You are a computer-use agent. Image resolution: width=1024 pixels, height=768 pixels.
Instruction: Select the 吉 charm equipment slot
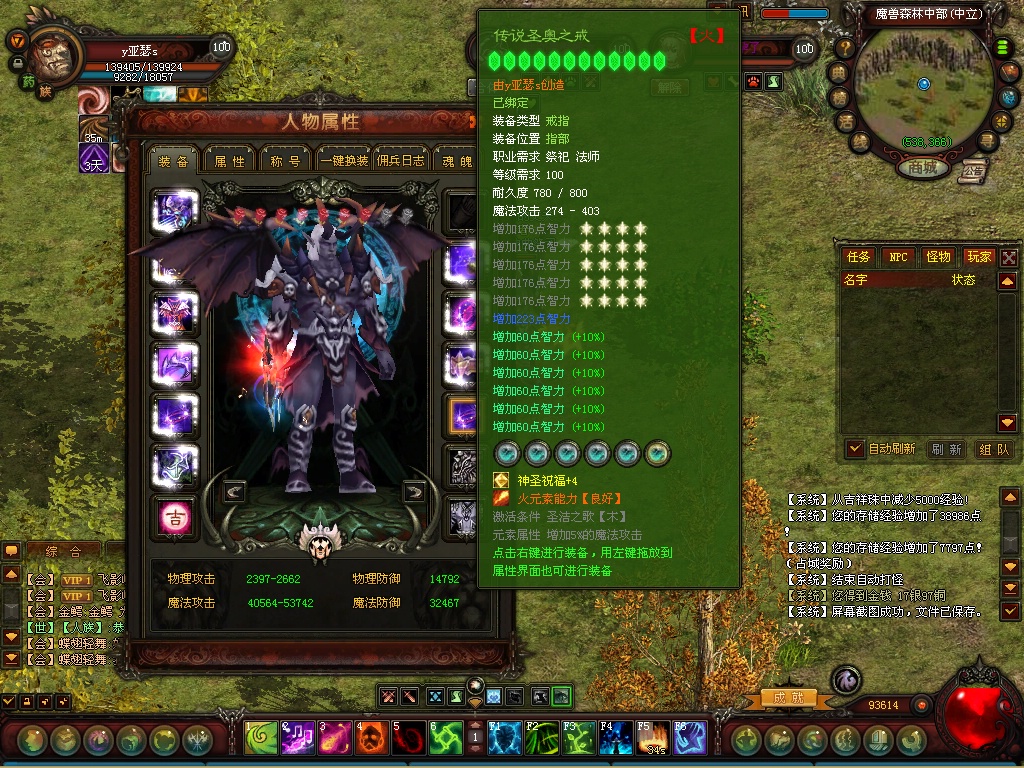coord(176,515)
